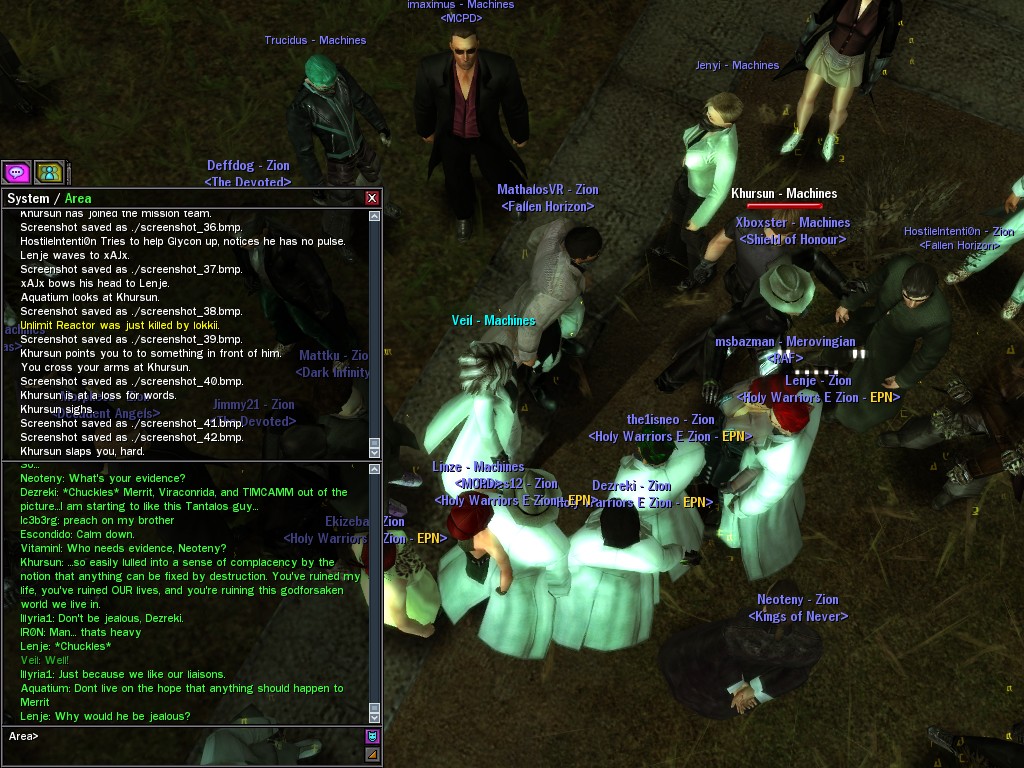Switch to the System chat channel label
This screenshot has height=768, width=1024.
(x=28, y=198)
